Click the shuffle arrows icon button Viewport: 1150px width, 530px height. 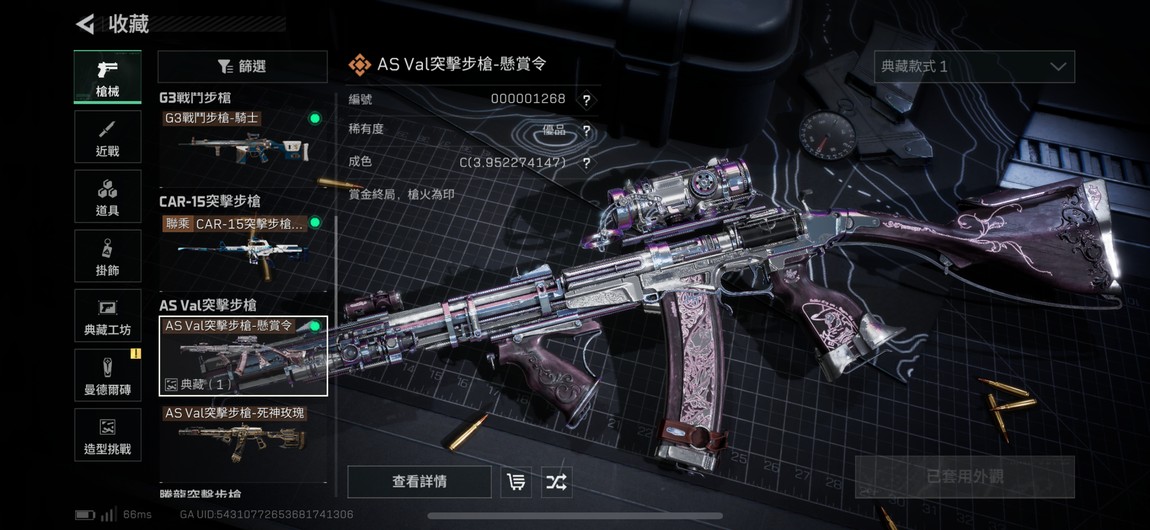[x=556, y=482]
